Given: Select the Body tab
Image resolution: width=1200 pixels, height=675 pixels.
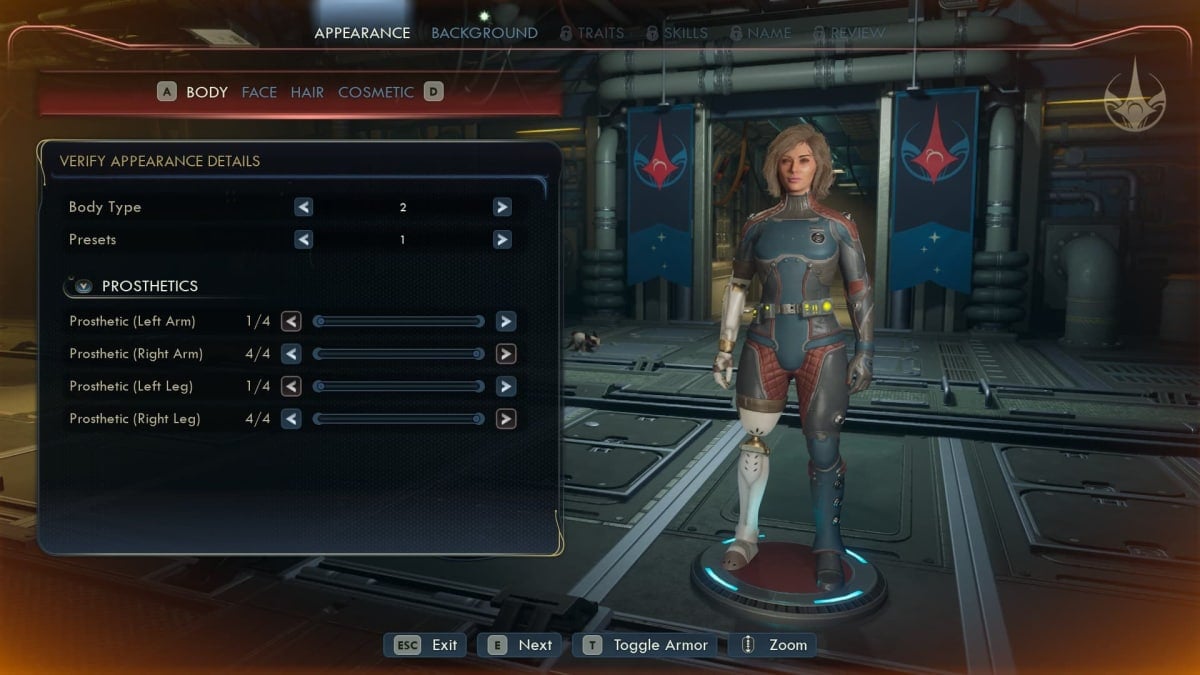Looking at the screenshot, I should (x=207, y=92).
